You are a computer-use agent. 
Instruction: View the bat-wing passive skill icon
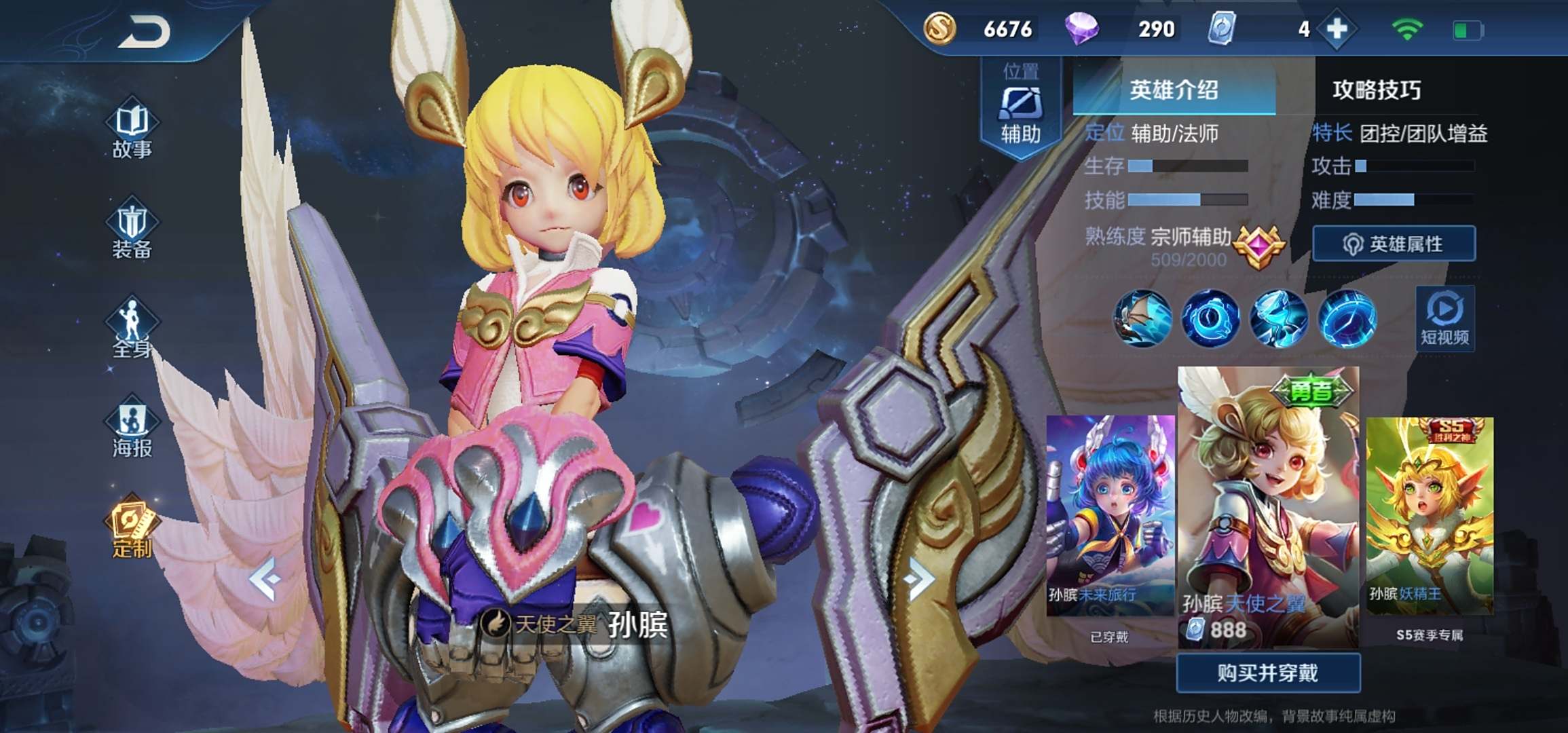[x=1143, y=318]
